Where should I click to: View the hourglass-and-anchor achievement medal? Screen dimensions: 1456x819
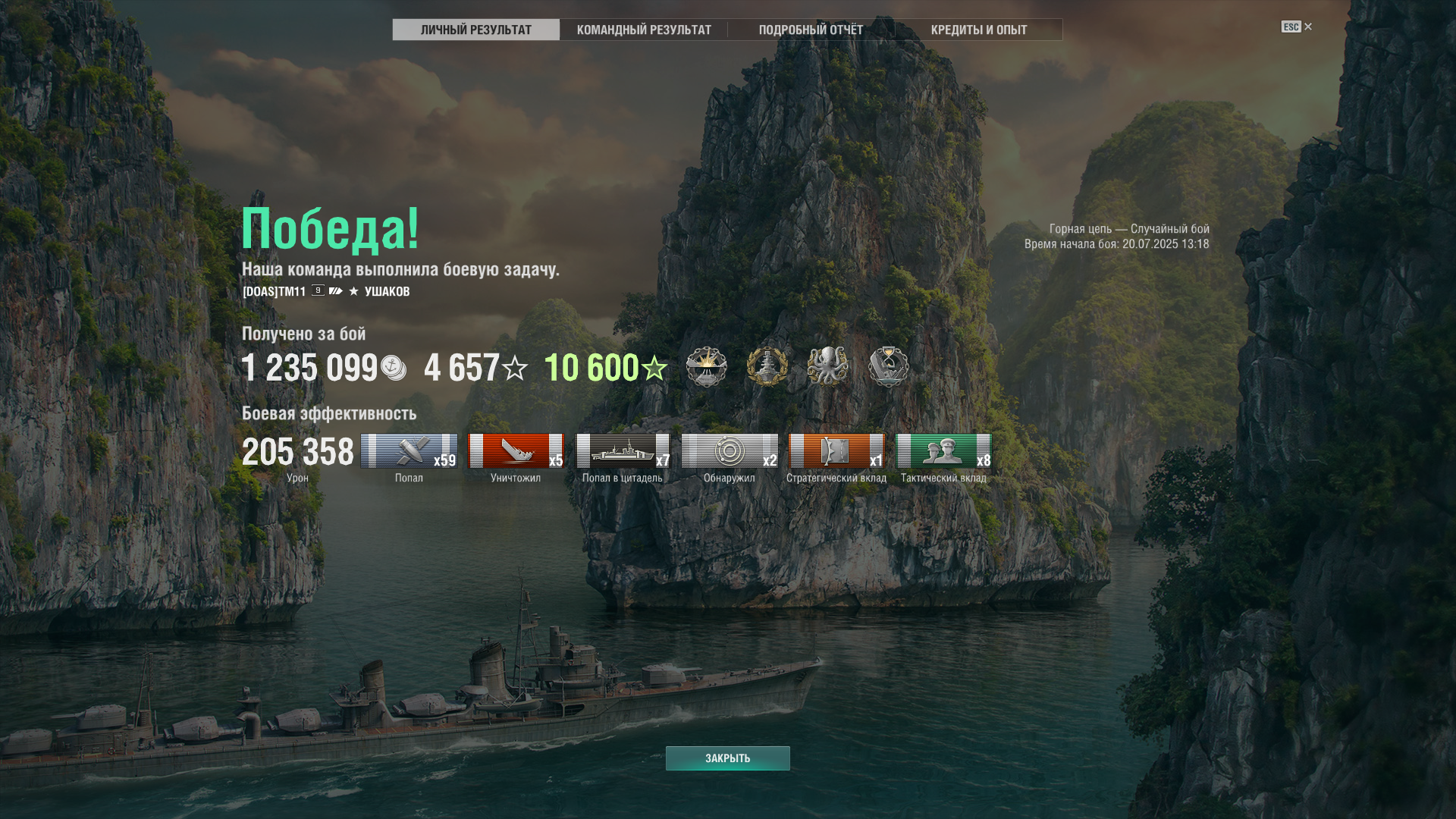pyautogui.click(x=888, y=367)
